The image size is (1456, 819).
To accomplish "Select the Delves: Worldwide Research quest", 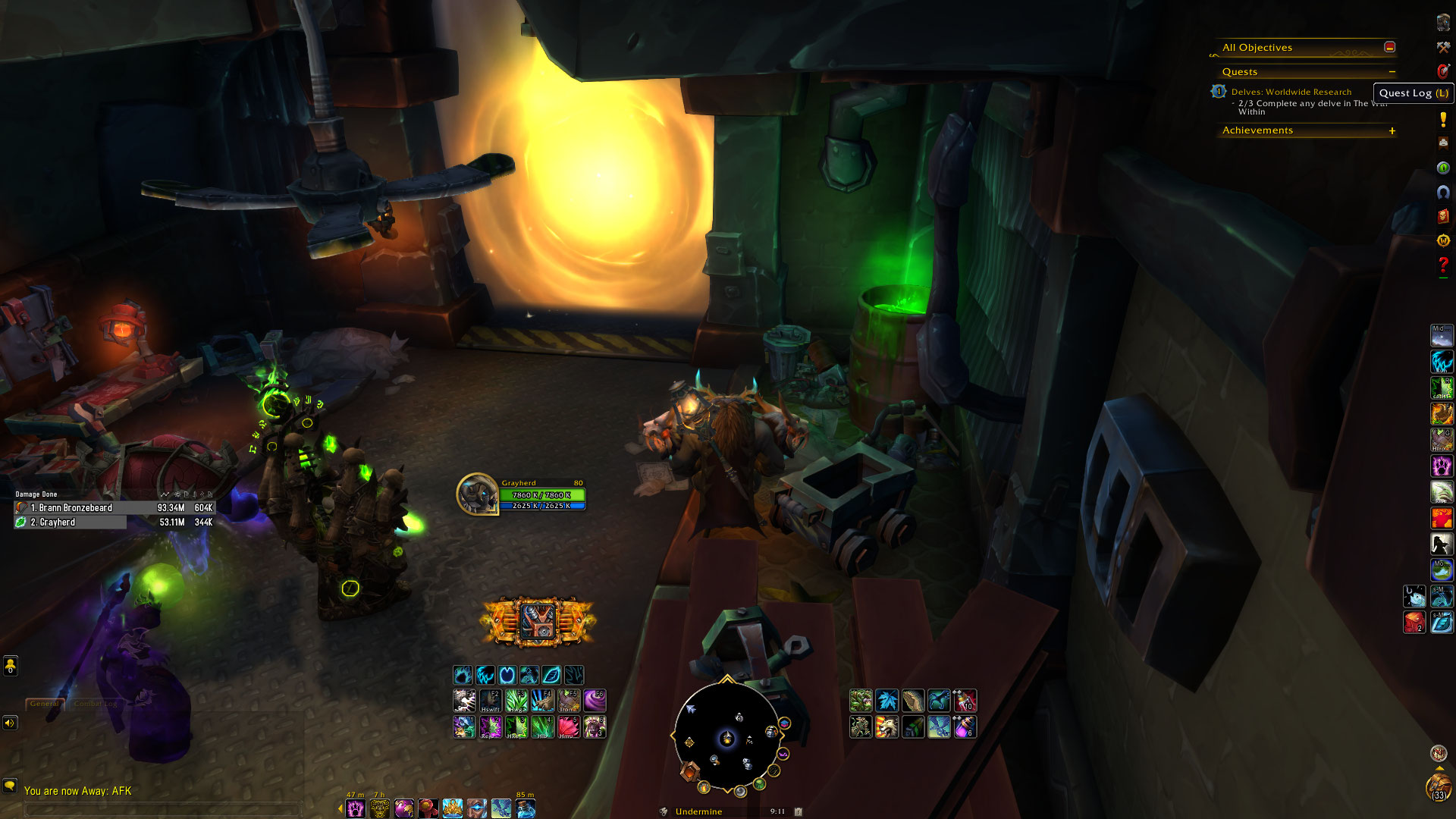I will tap(1291, 92).
